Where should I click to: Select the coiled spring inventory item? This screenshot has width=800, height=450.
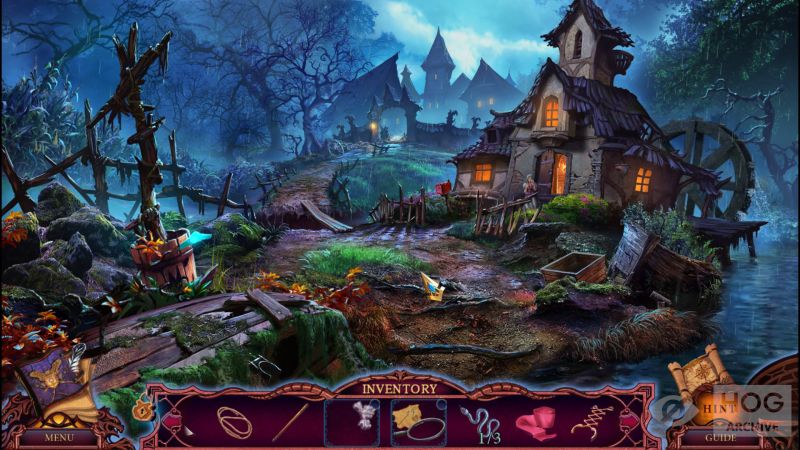(x=593, y=421)
